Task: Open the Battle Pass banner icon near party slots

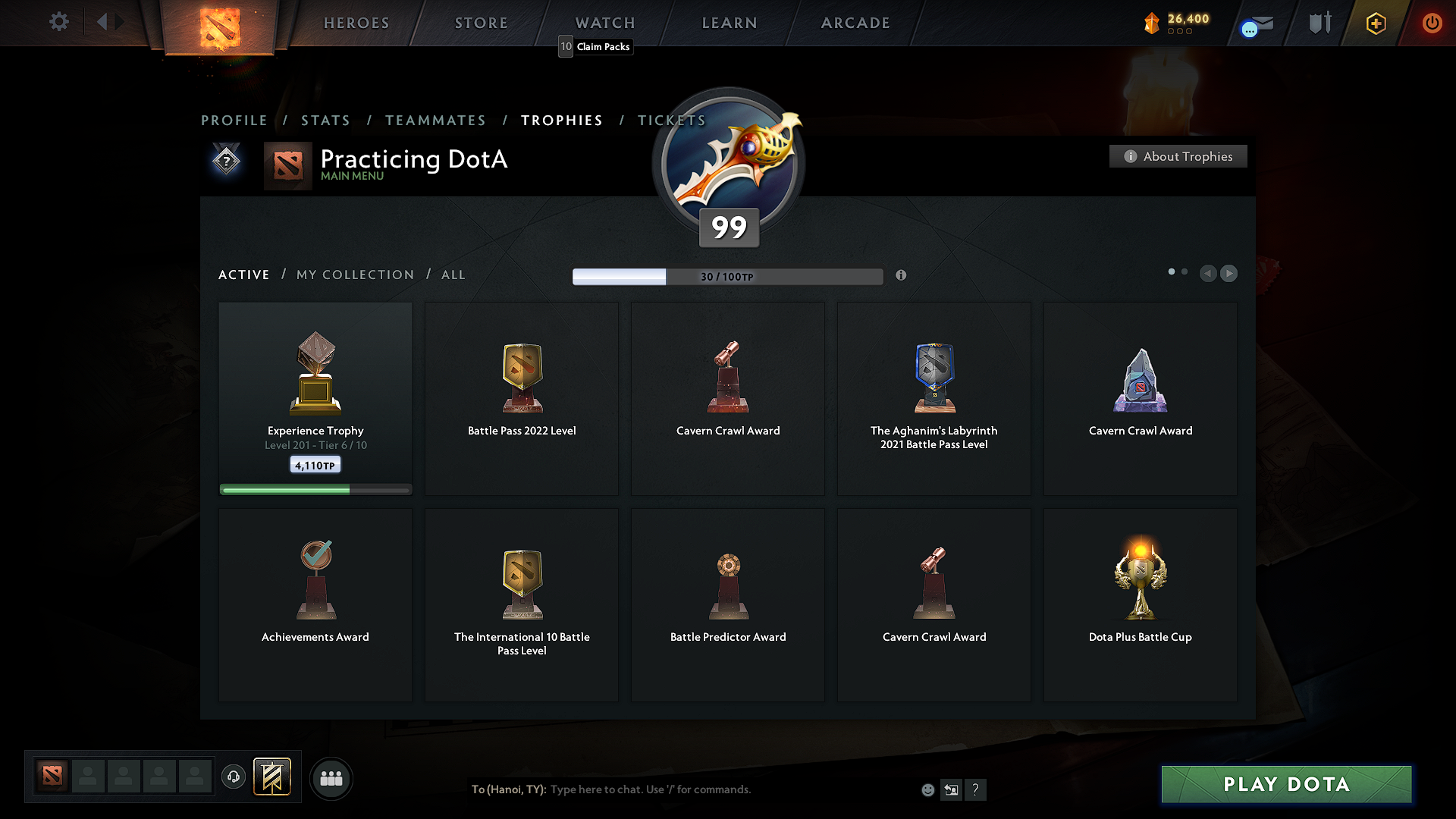Action: [x=273, y=777]
